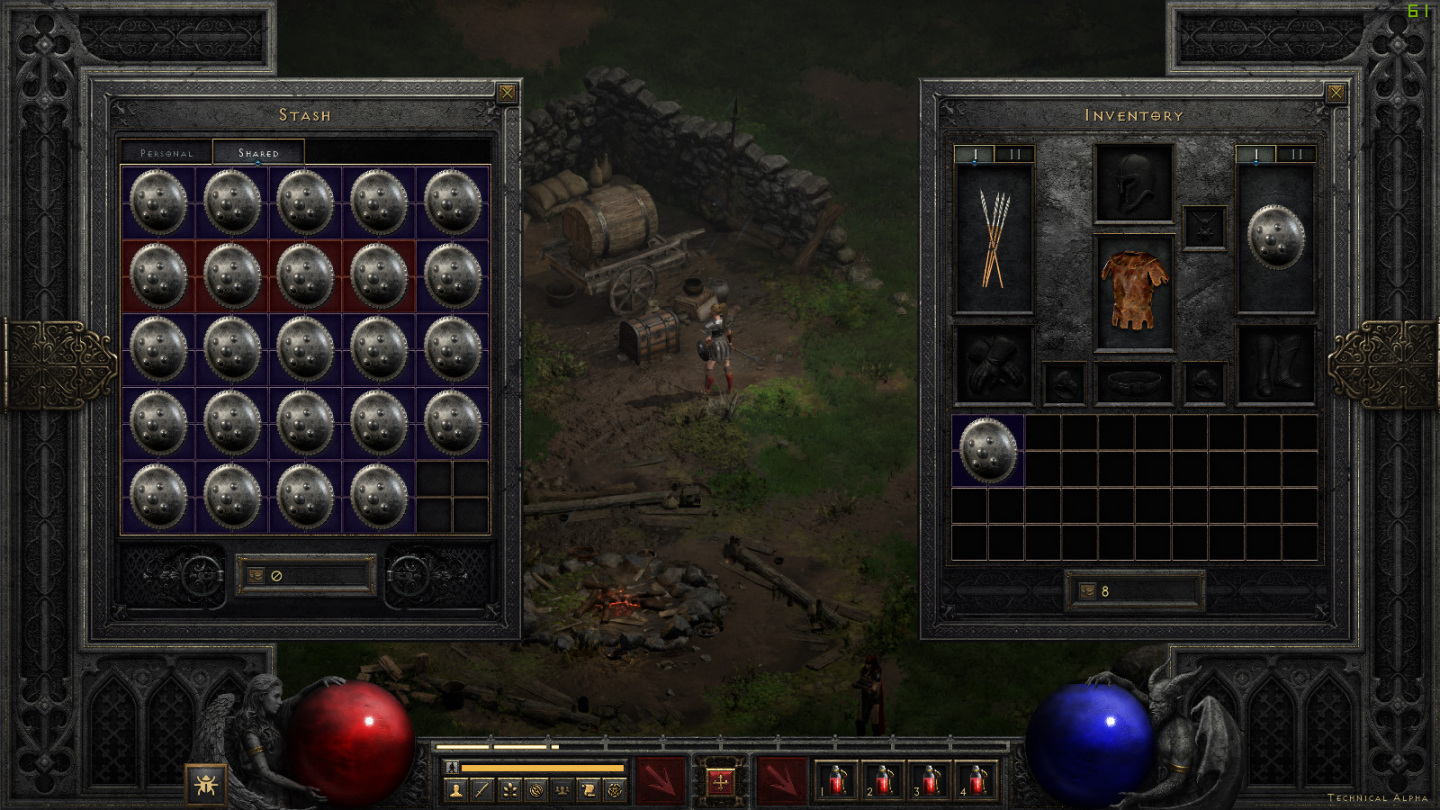Click the empty boots equipment slot
The image size is (1440, 810).
pyautogui.click(x=1276, y=365)
